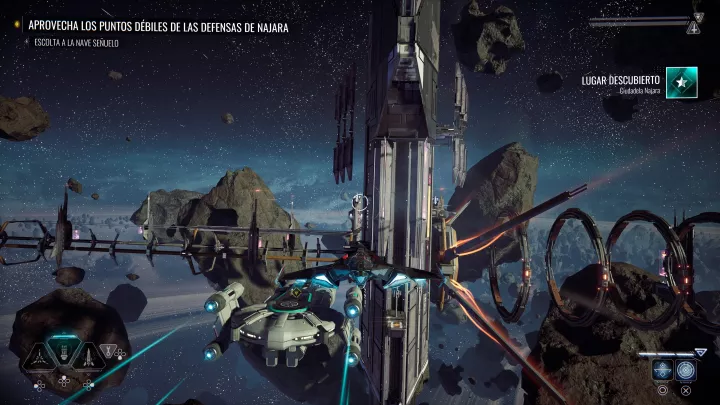Click the Najara defenses objective tracker

(x=158, y=28)
